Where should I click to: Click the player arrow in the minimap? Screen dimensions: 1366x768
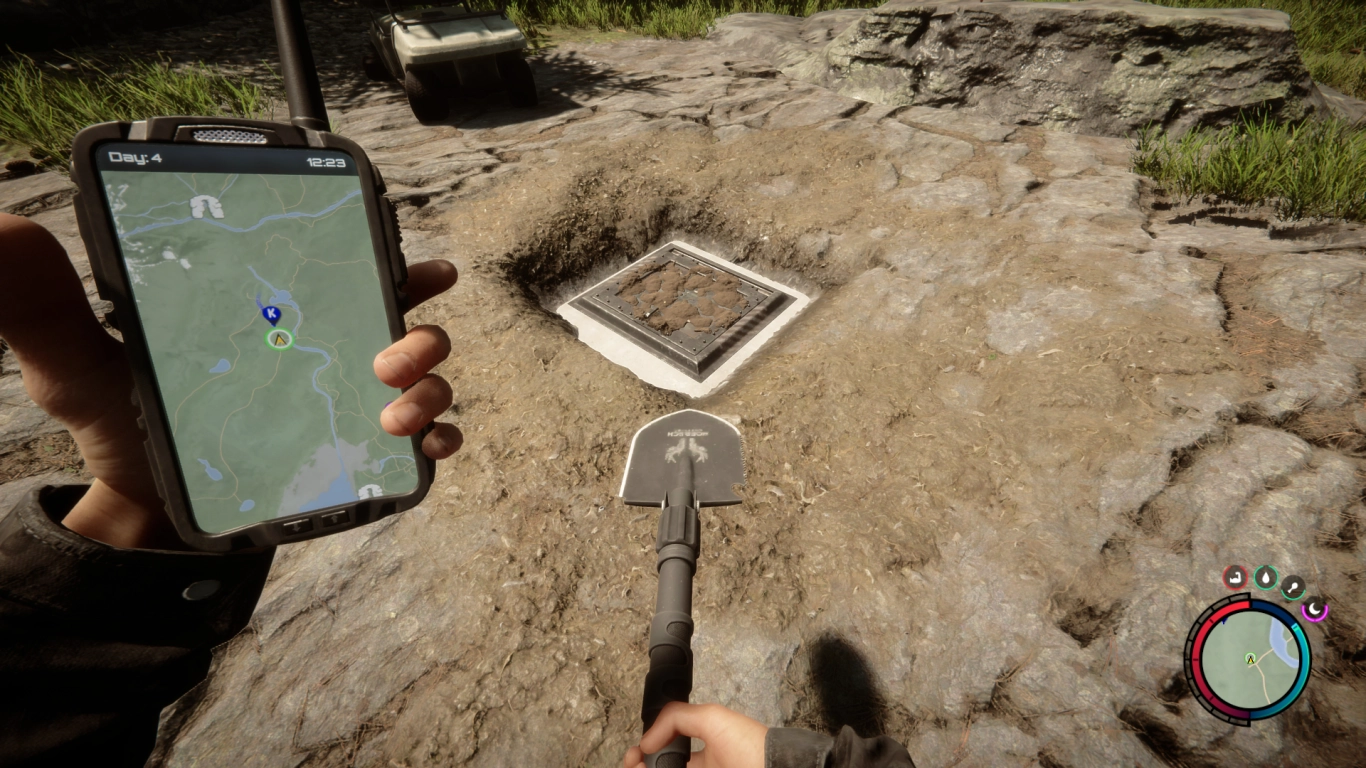tap(1250, 658)
